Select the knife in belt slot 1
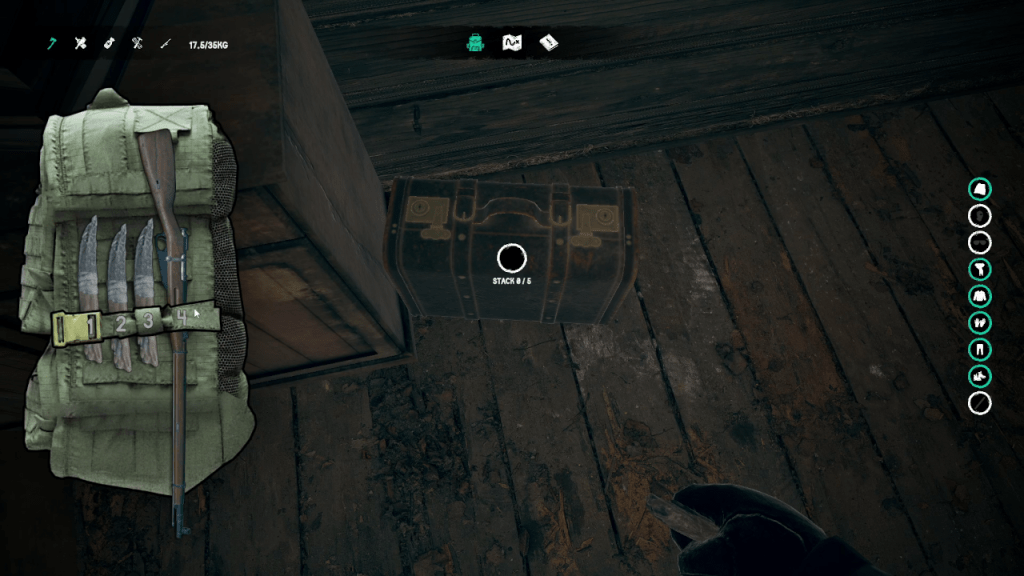The image size is (1024, 576). click(90, 270)
